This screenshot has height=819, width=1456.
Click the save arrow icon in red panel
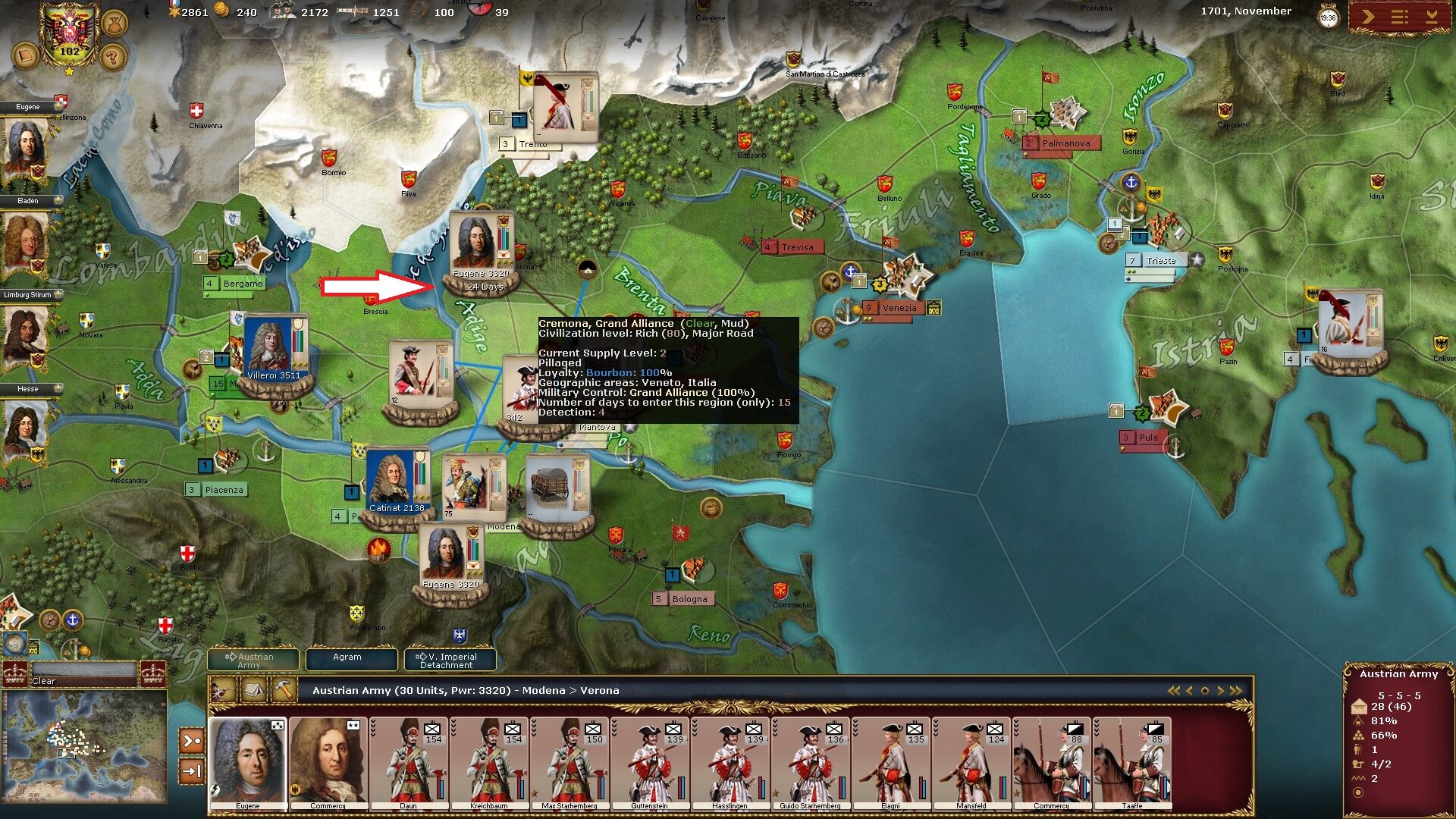pyautogui.click(x=1431, y=17)
